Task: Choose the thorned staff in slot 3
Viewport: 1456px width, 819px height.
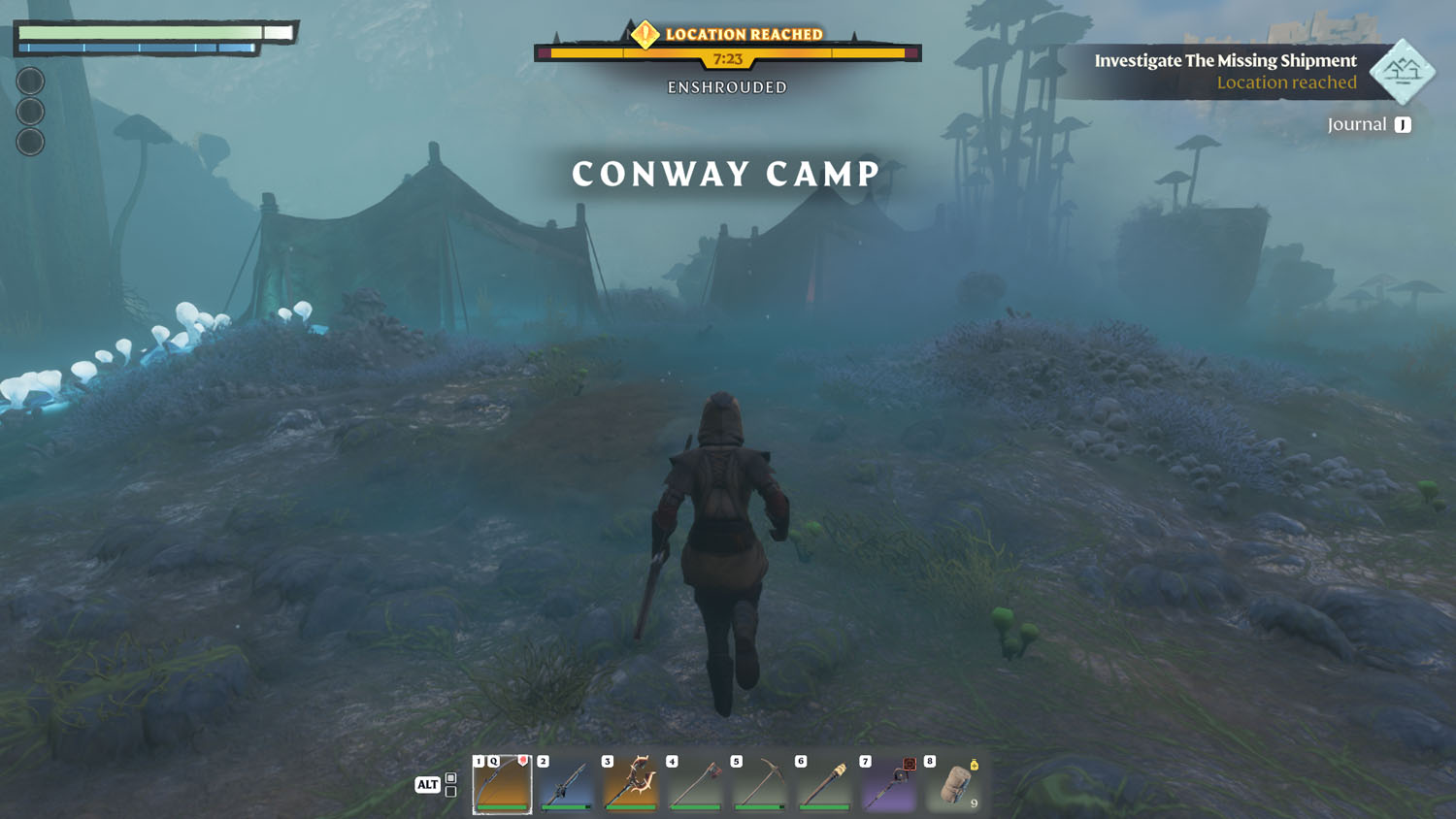Action: 631,784
